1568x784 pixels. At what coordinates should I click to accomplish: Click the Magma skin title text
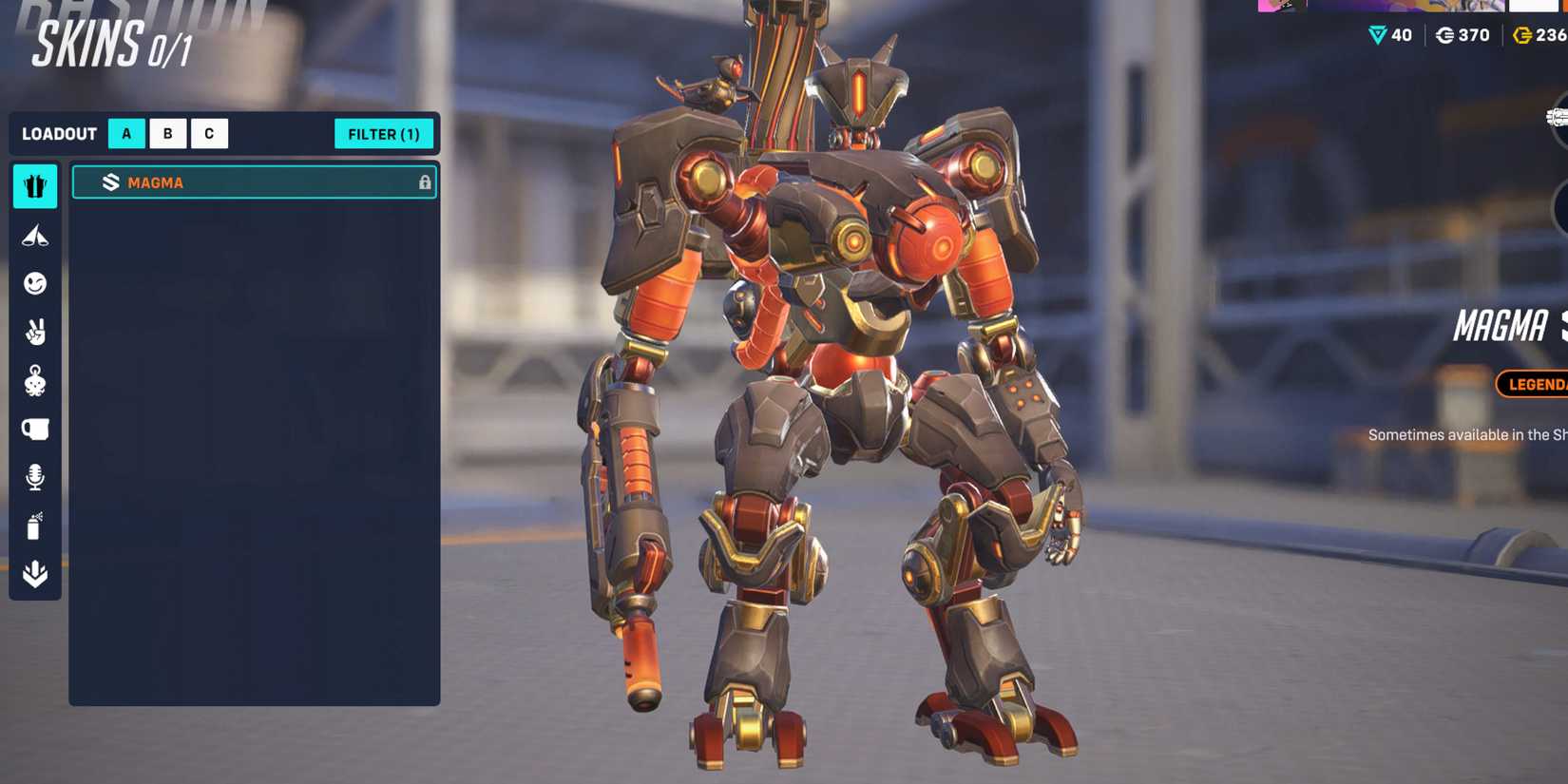[1501, 328]
